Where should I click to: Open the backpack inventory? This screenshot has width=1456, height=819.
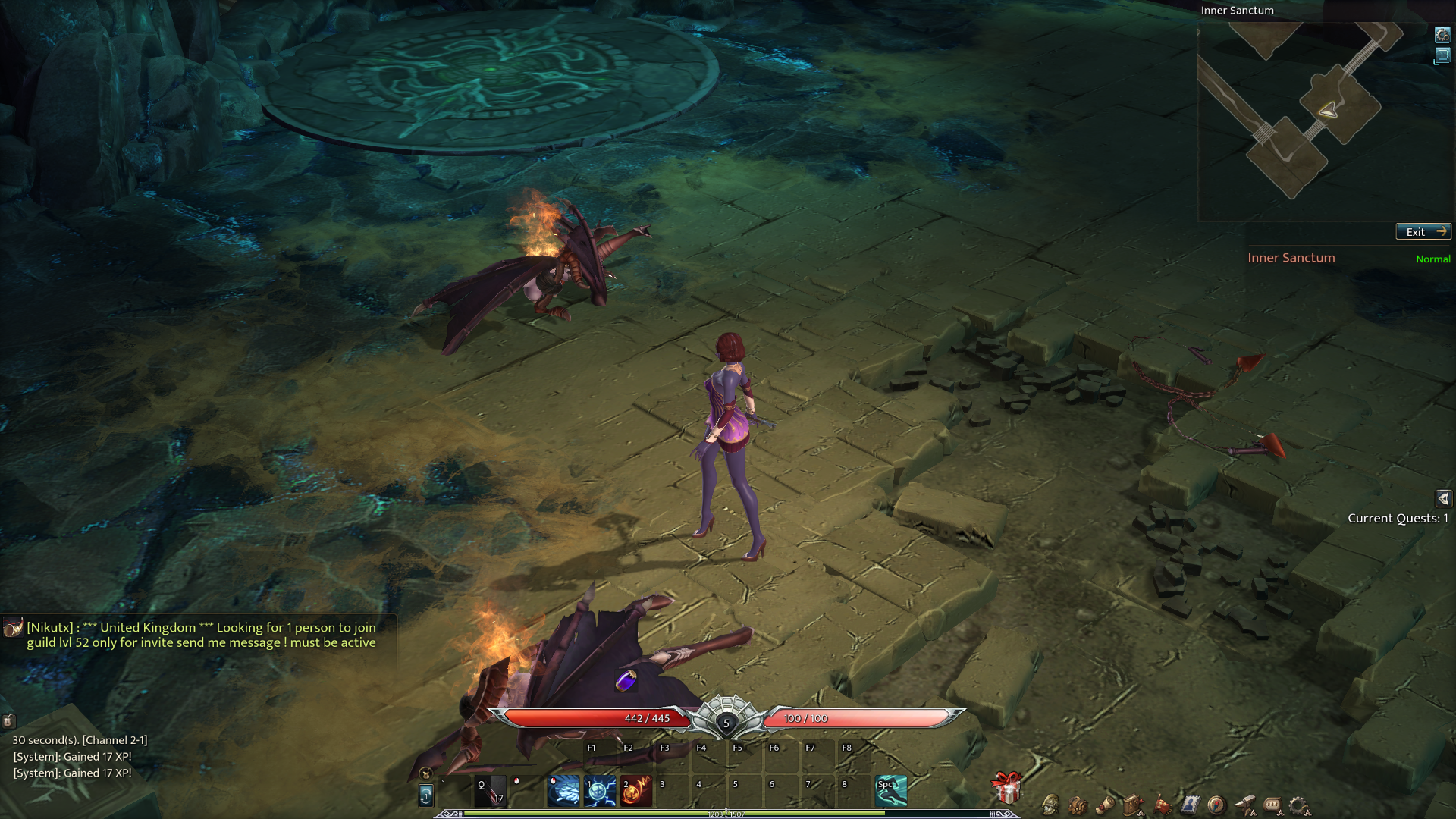tap(1078, 805)
